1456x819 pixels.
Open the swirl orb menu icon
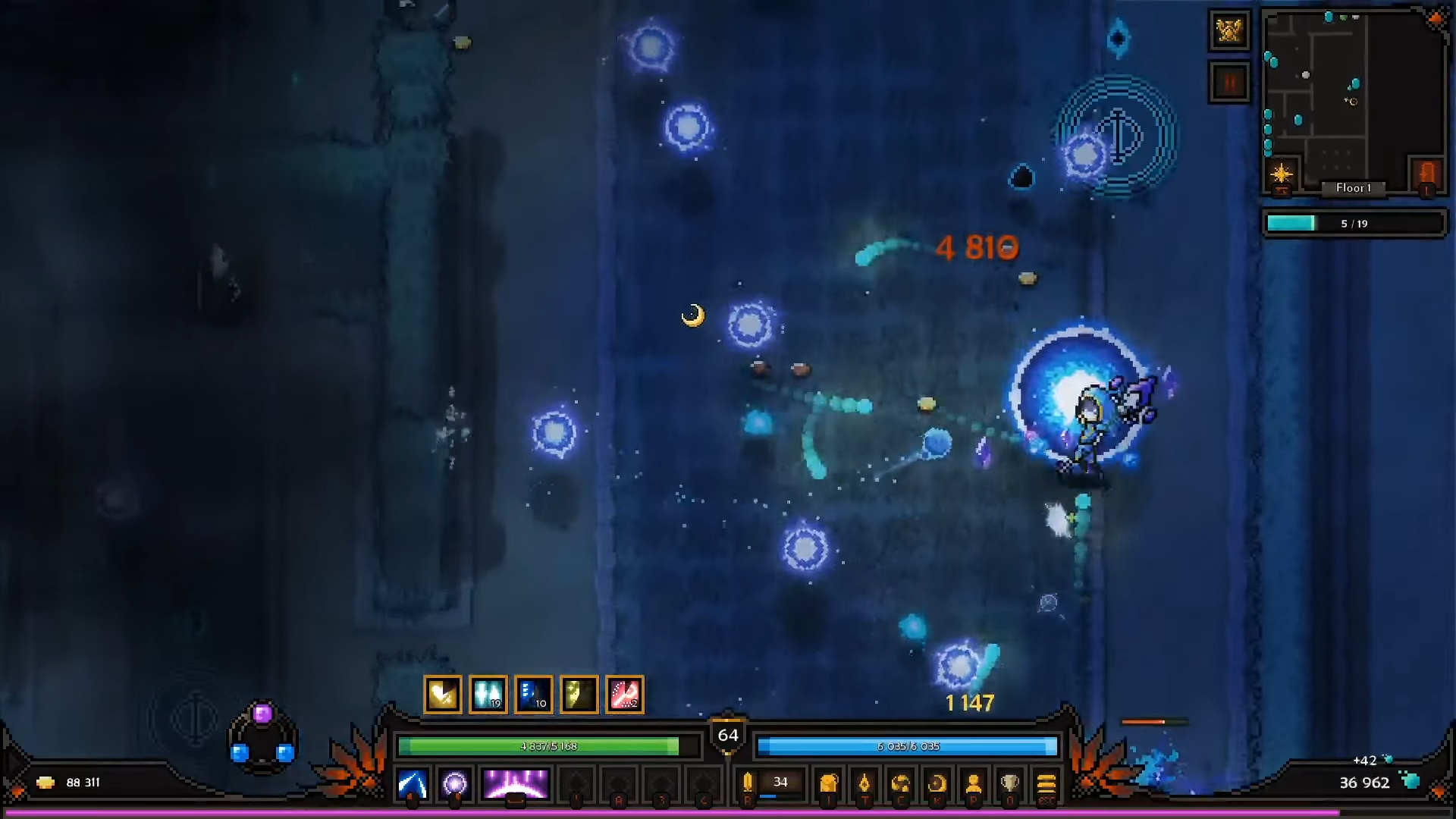[901, 783]
